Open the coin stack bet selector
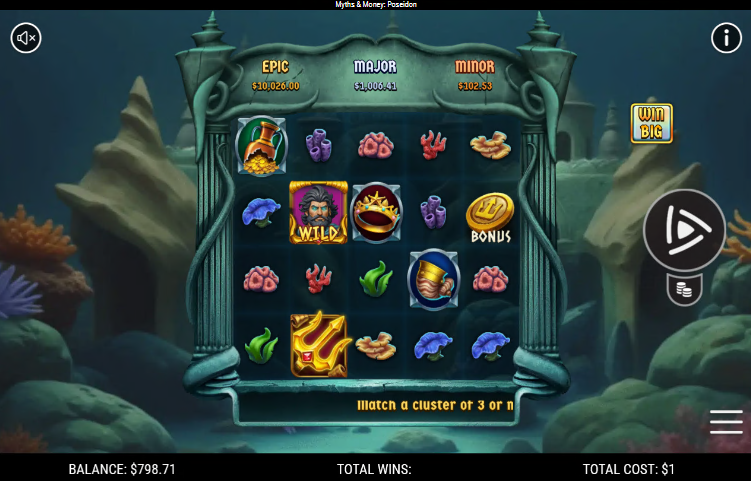 pos(684,290)
